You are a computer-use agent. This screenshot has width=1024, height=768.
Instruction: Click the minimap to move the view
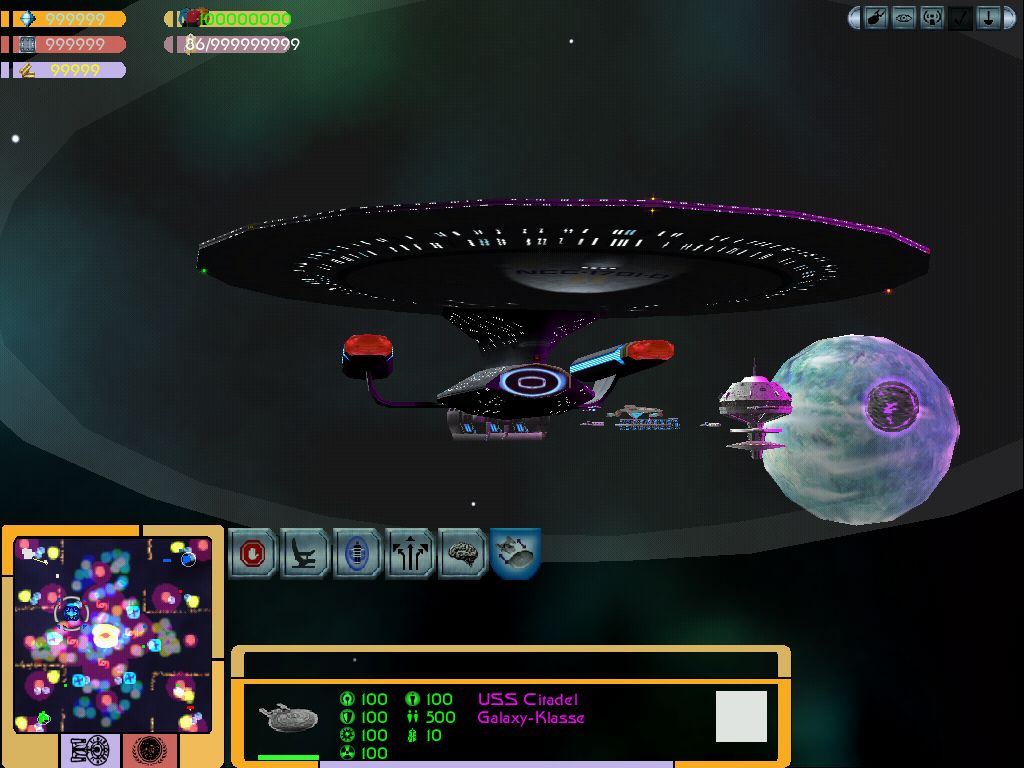(112, 634)
